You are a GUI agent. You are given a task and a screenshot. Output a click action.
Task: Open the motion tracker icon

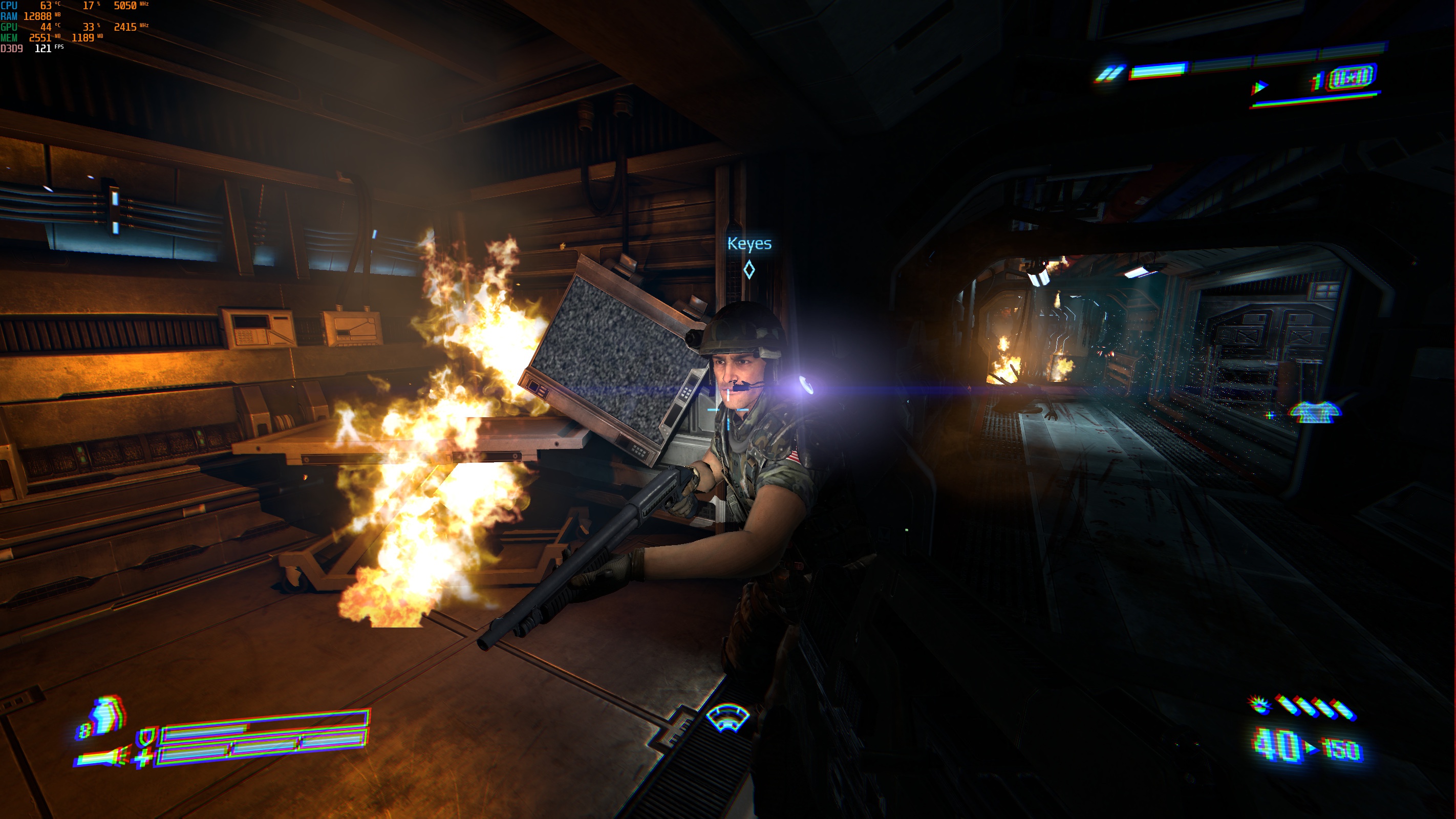(x=727, y=717)
